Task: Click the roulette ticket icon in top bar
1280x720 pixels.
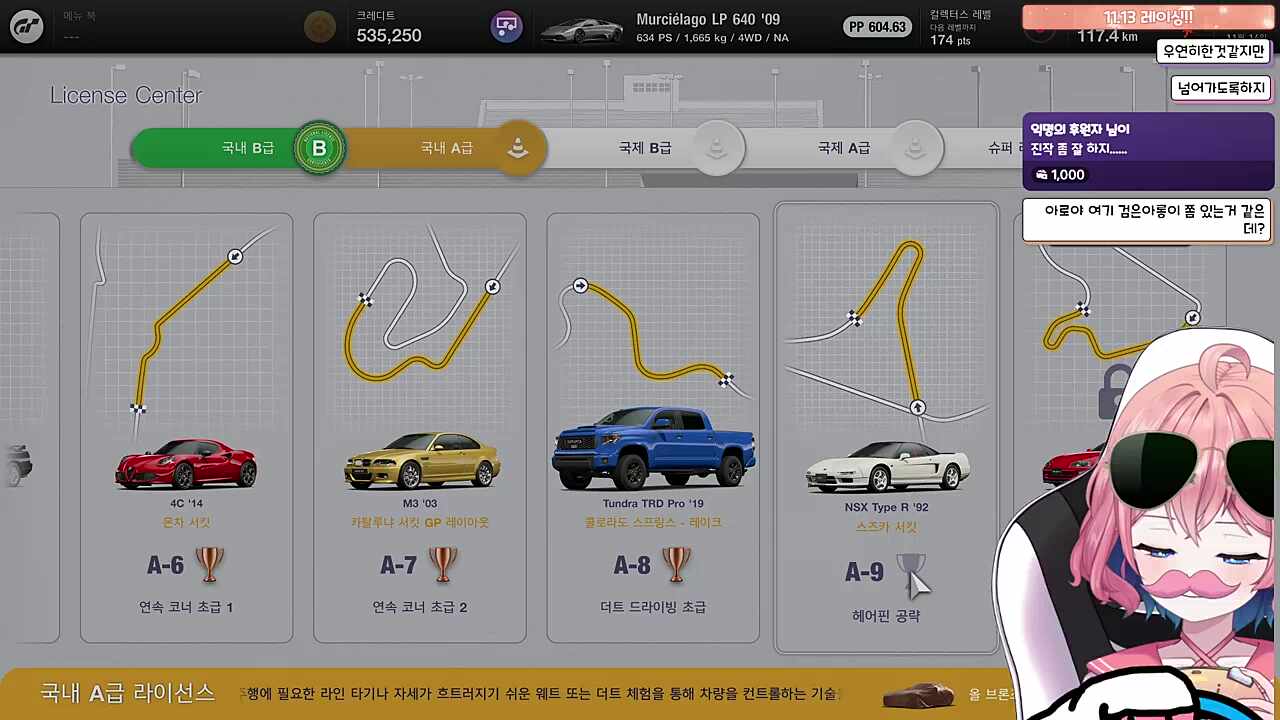Action: [506, 26]
